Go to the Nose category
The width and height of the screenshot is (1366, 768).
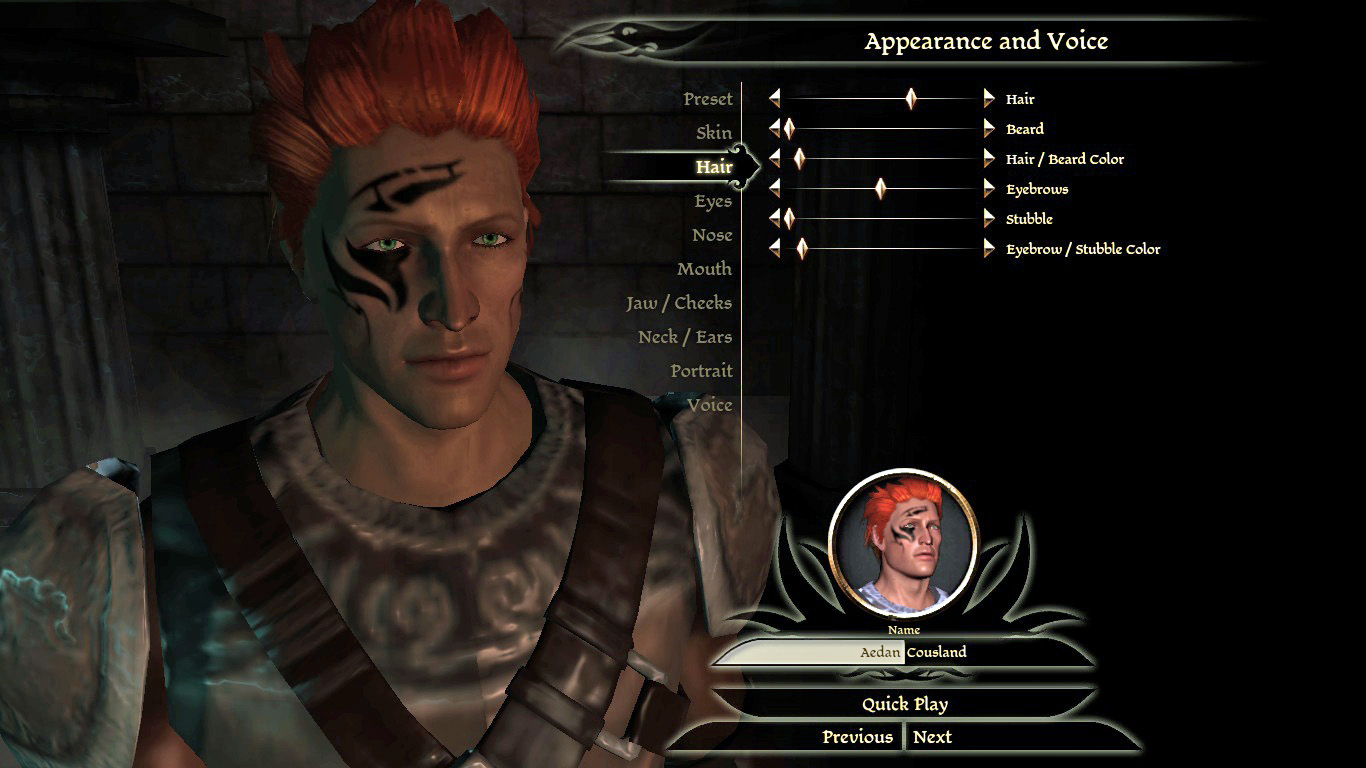pyautogui.click(x=712, y=235)
